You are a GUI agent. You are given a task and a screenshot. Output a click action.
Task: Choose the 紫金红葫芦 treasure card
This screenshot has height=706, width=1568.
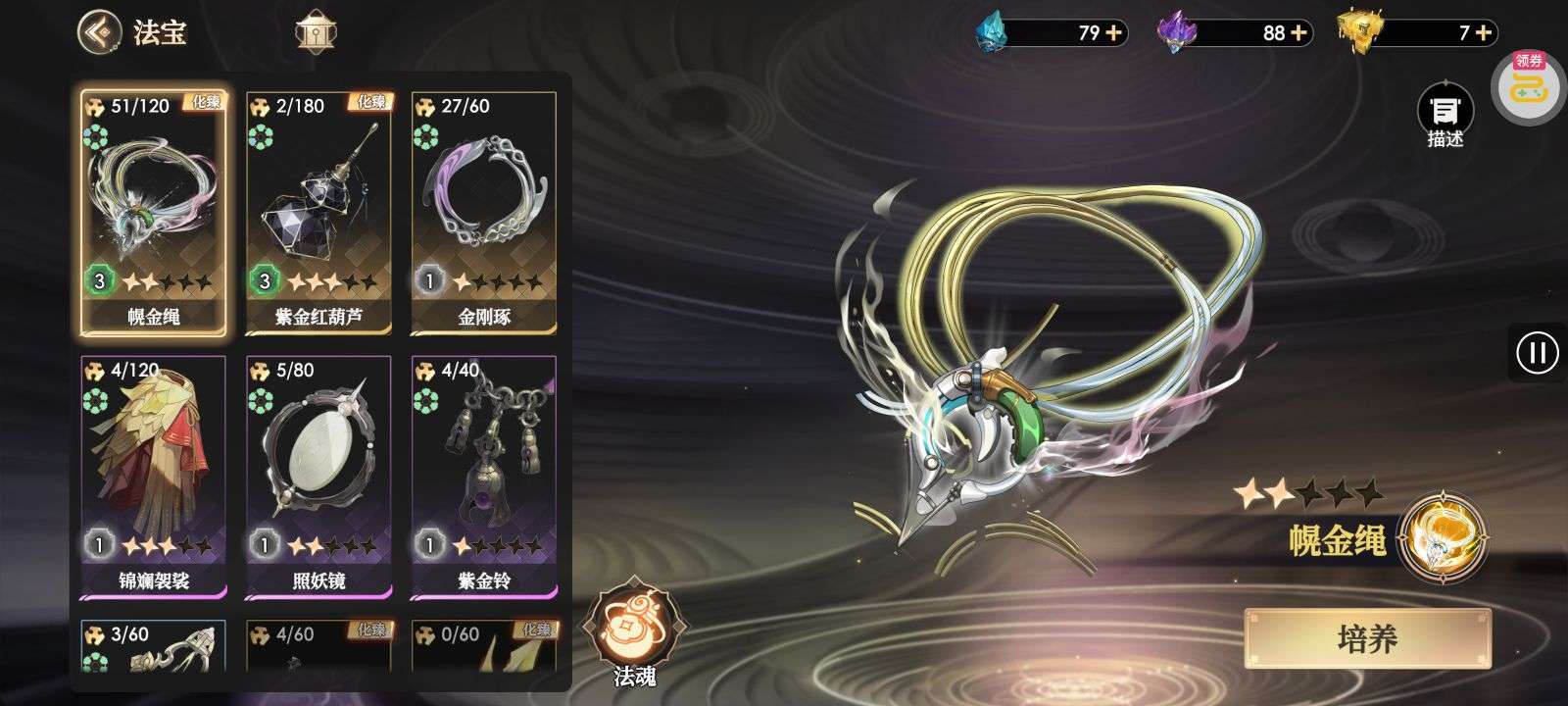pos(318,211)
